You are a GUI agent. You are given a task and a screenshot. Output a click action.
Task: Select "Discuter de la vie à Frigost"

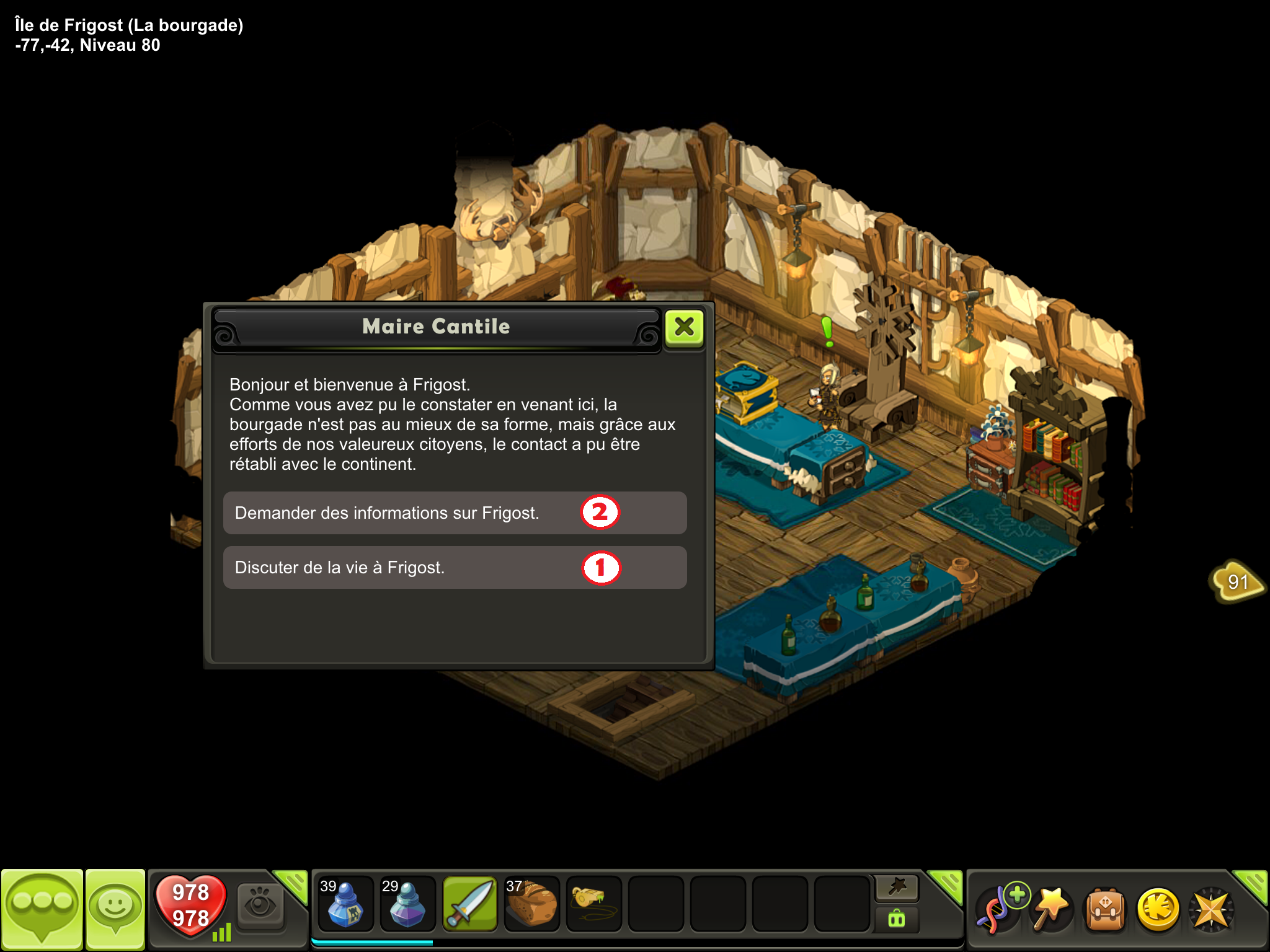[455, 568]
